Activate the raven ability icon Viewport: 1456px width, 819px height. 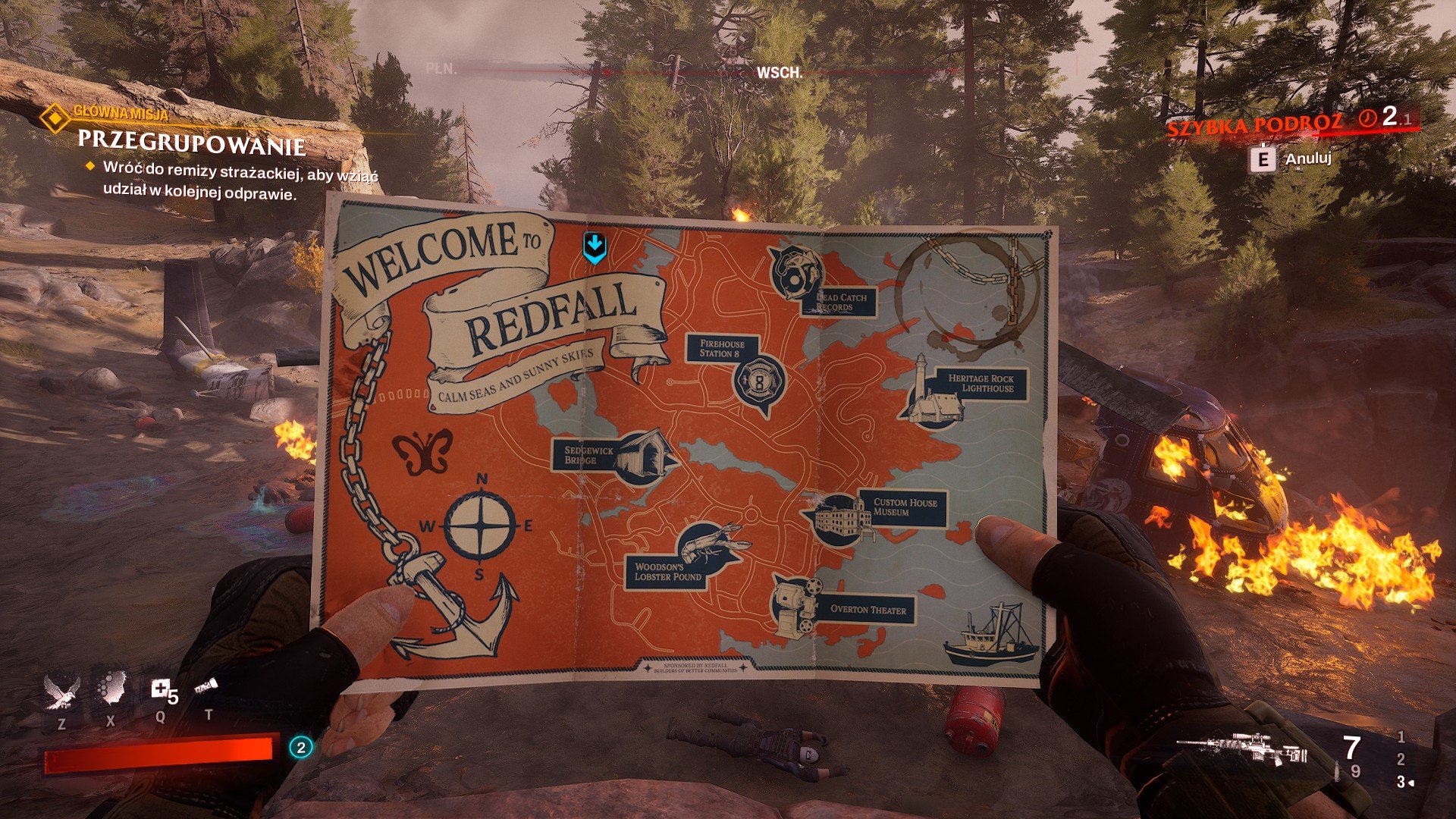[61, 692]
